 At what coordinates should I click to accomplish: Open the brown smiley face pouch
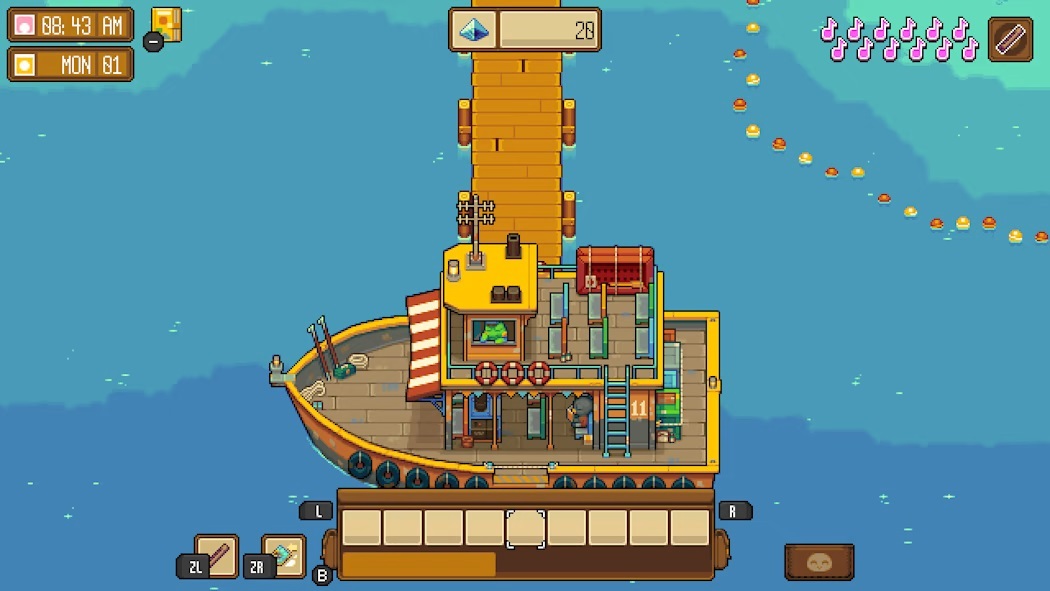819,562
